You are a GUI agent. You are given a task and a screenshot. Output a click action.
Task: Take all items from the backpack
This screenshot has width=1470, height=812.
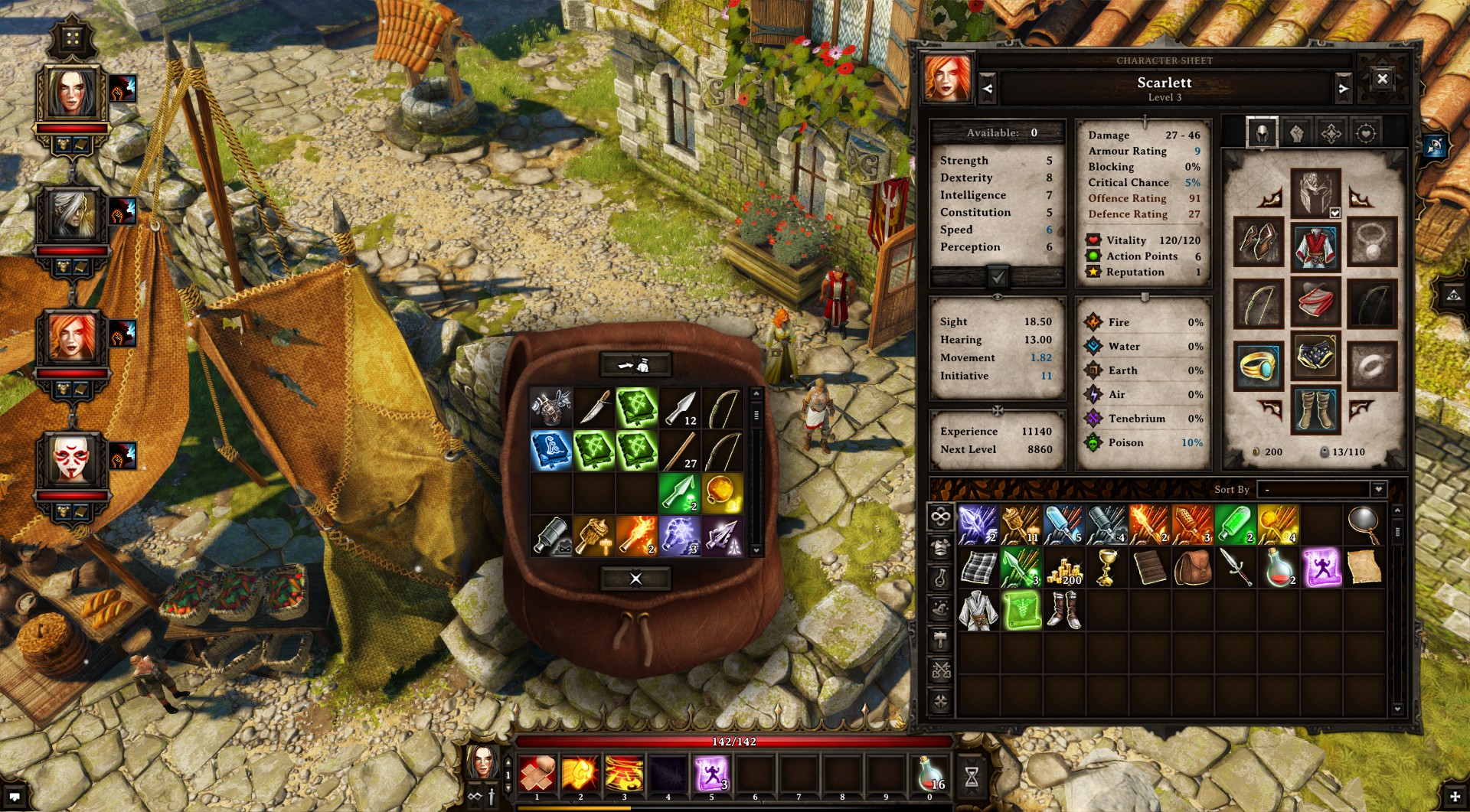[x=635, y=365]
